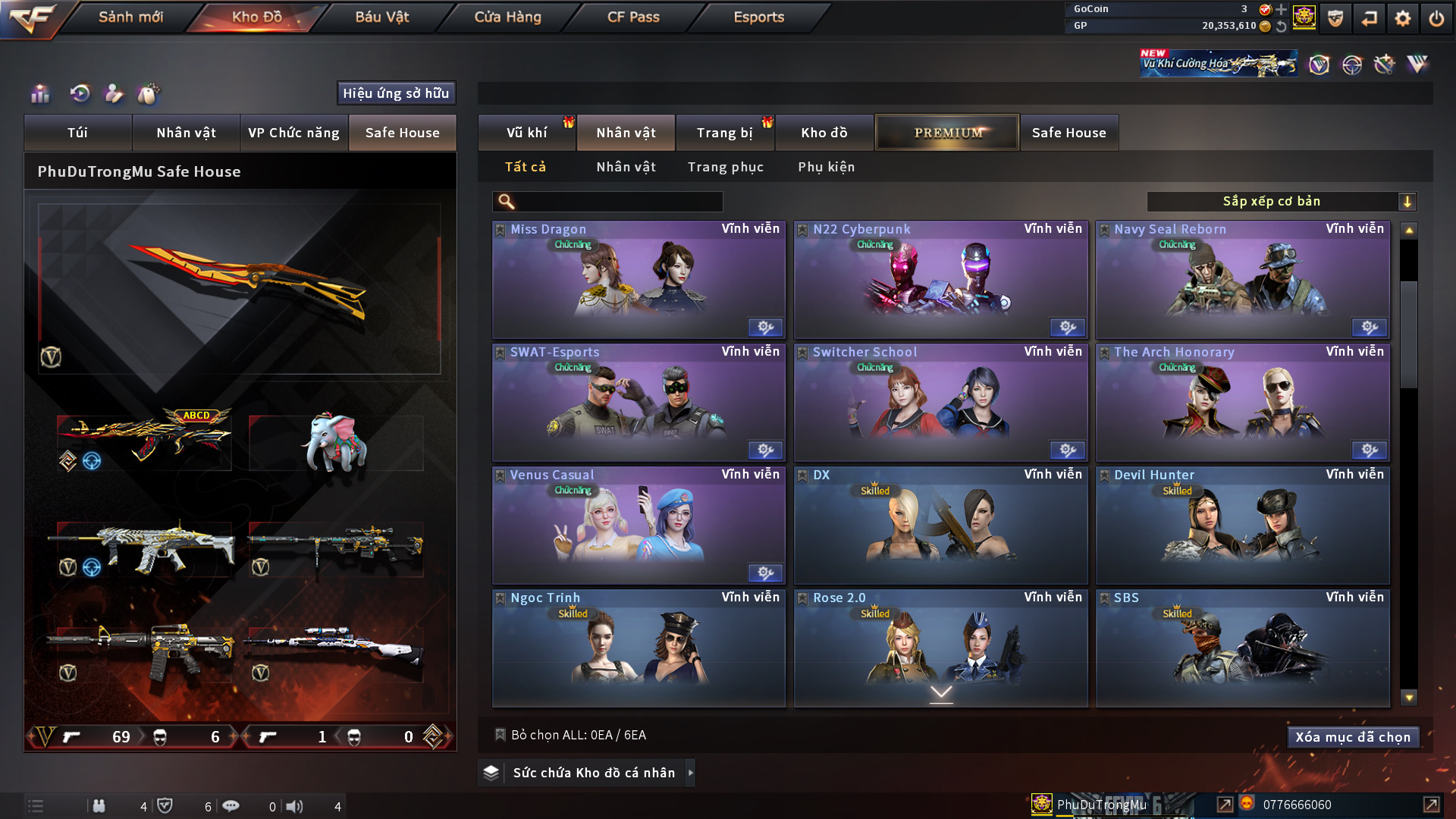This screenshot has height=819, width=1456.
Task: Open settings gear on SWAT-Esports card
Action: (x=765, y=450)
